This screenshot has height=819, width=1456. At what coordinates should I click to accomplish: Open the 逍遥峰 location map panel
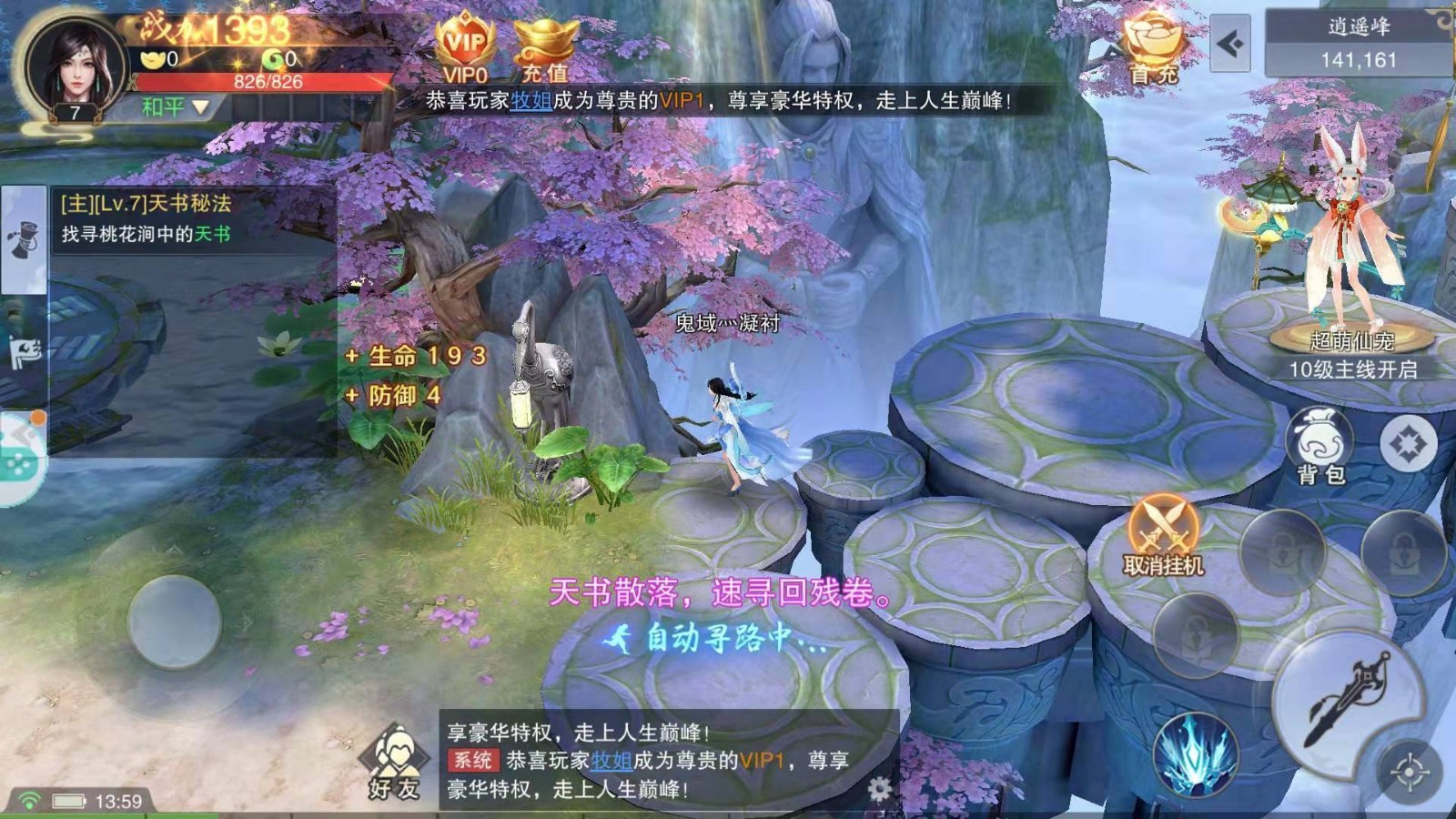[1358, 44]
